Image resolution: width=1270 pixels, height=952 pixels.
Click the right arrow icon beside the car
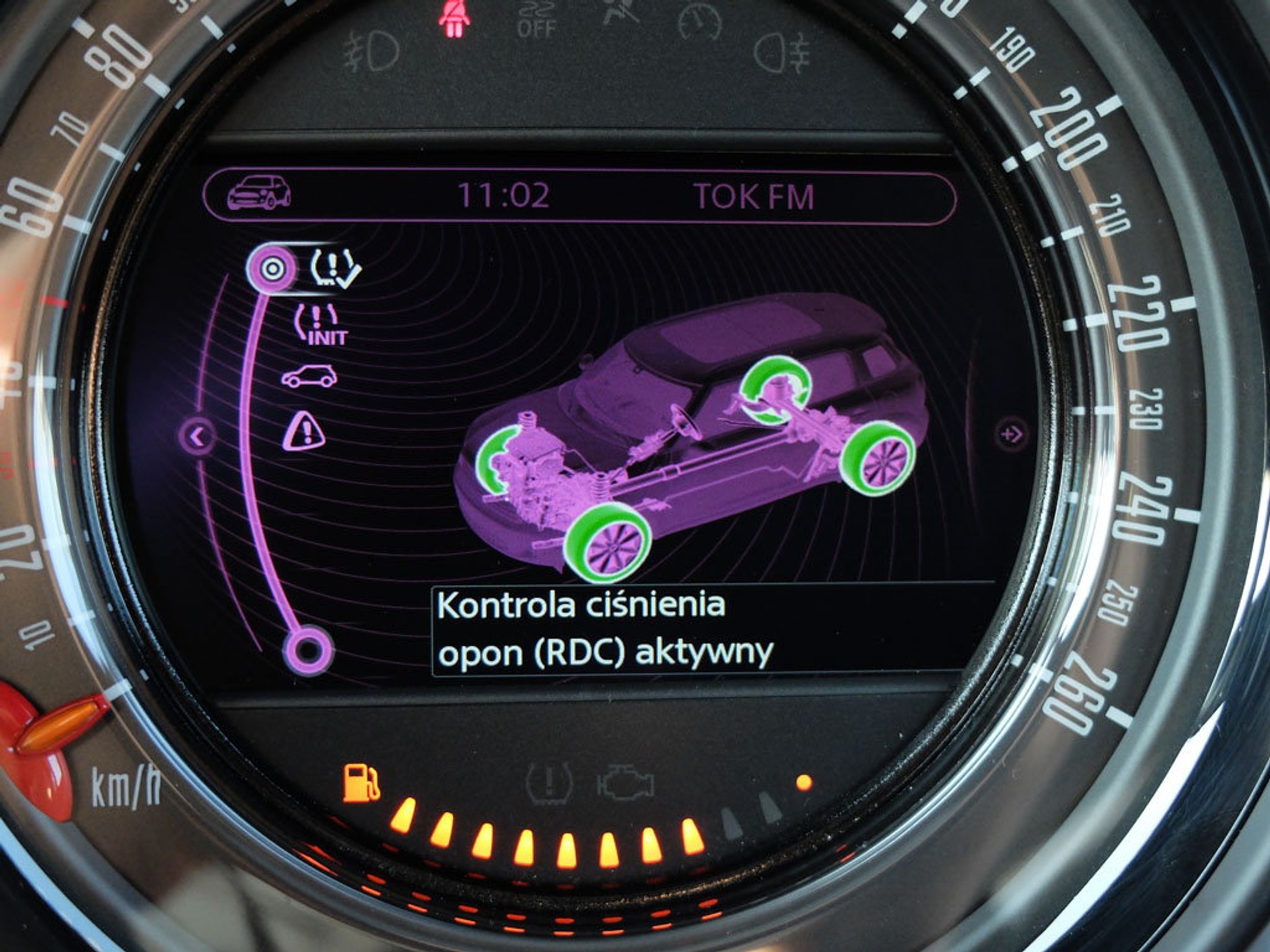coord(1011,433)
